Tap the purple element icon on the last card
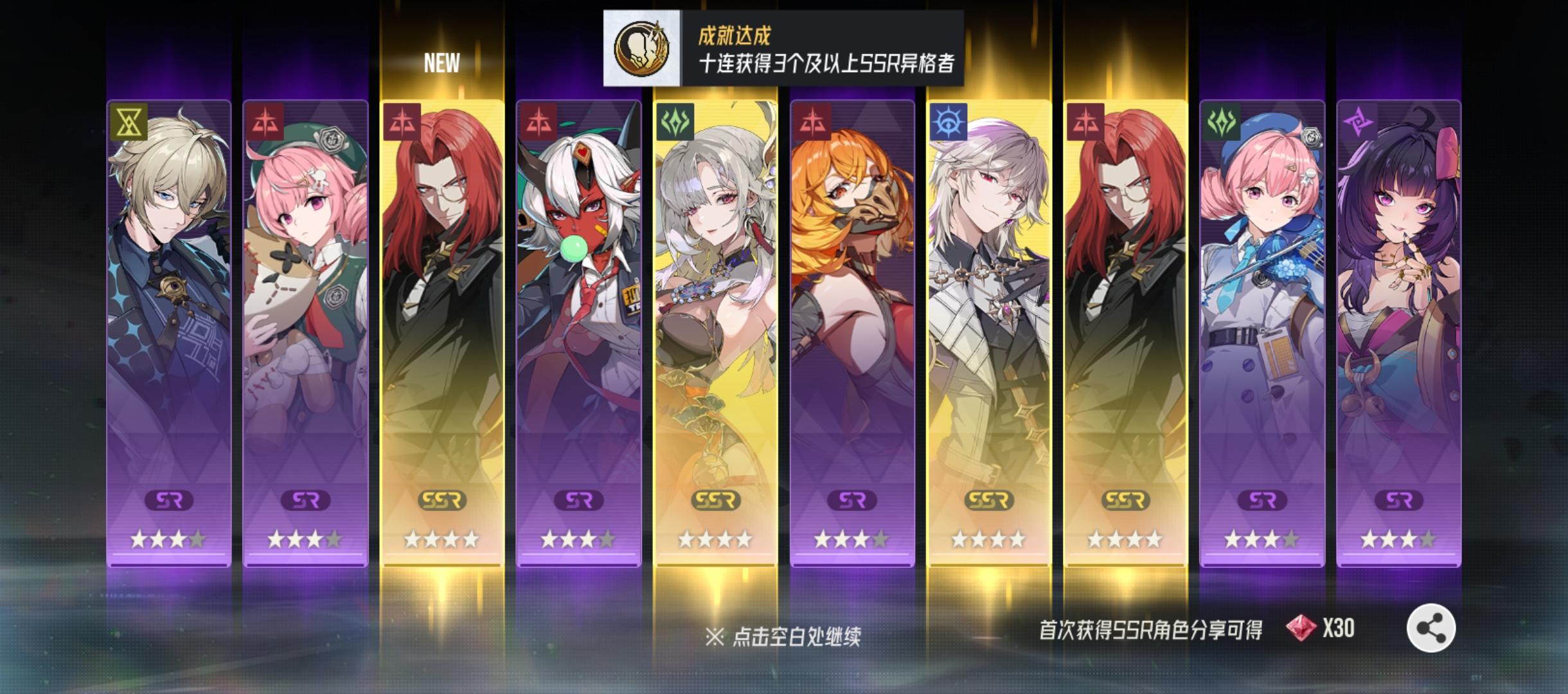The image size is (1568, 694). coord(1362,123)
